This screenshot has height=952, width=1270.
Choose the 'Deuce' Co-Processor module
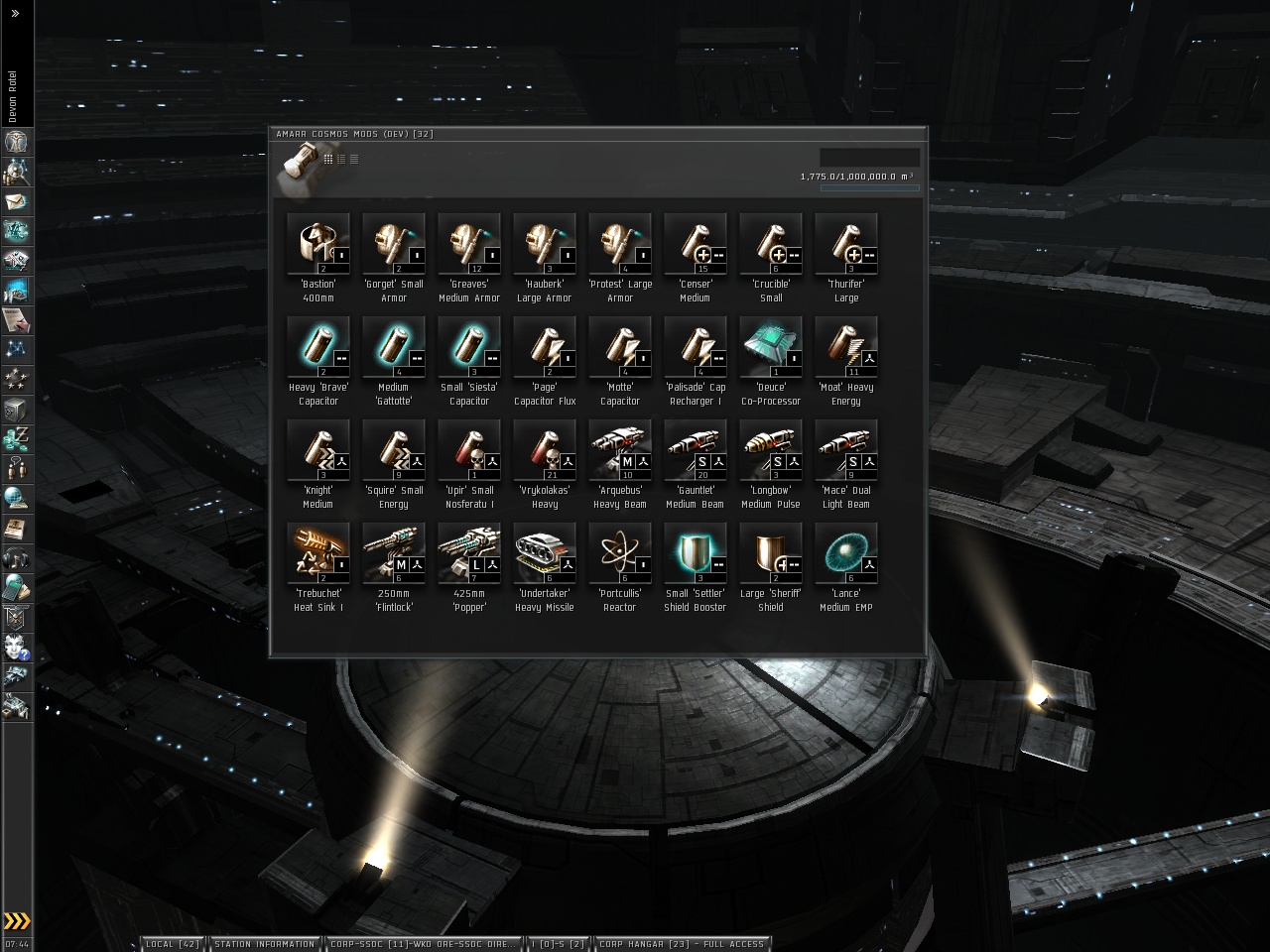[x=771, y=347]
